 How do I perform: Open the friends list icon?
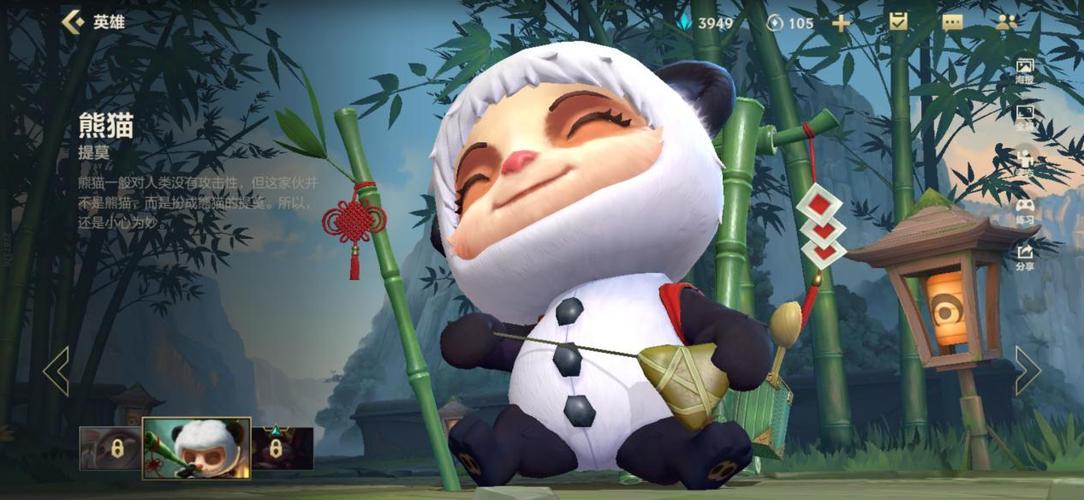(x=1006, y=22)
